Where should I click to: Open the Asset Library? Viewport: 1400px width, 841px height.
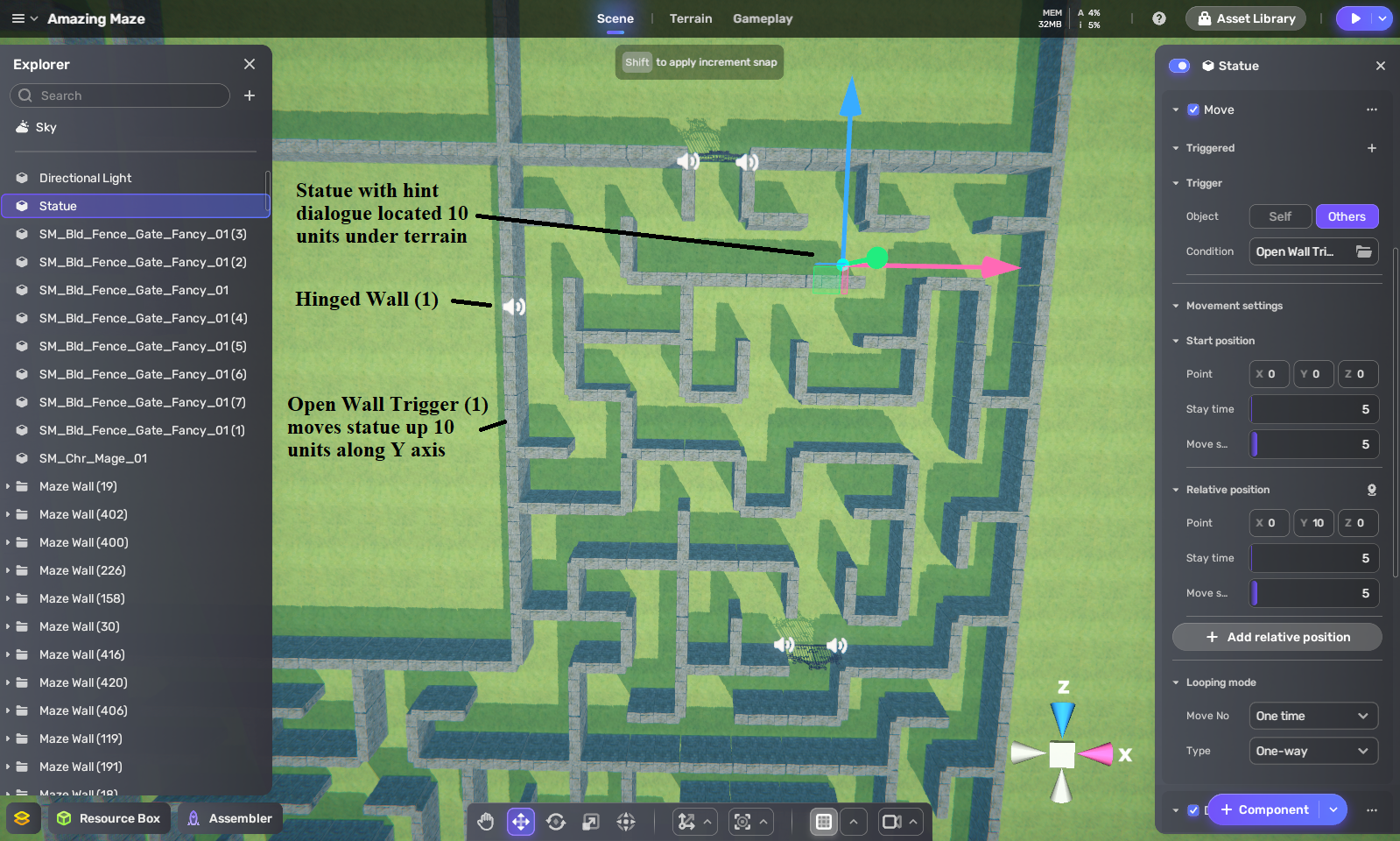coord(1245,18)
